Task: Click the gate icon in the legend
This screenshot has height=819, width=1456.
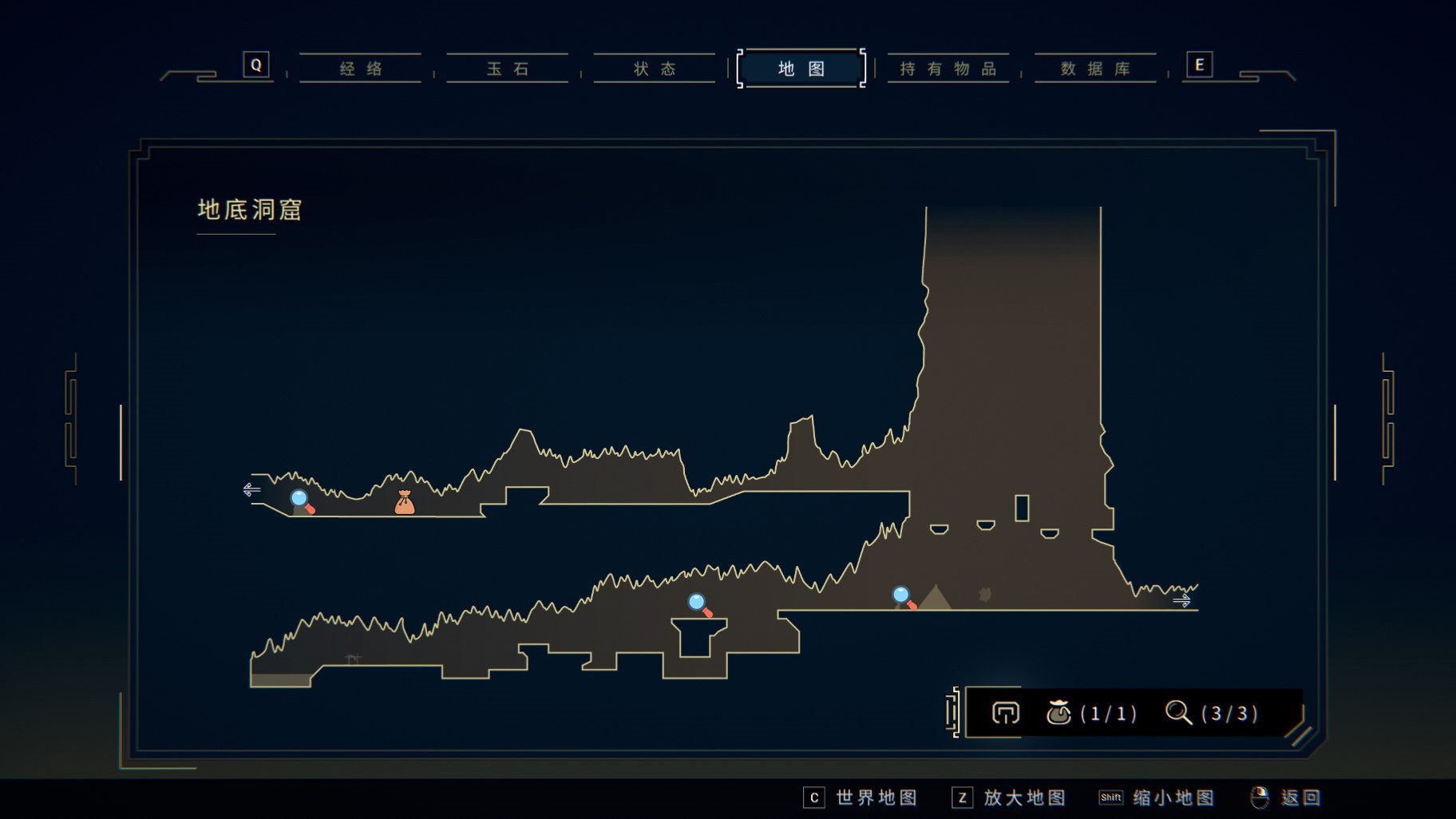Action: [x=1005, y=712]
